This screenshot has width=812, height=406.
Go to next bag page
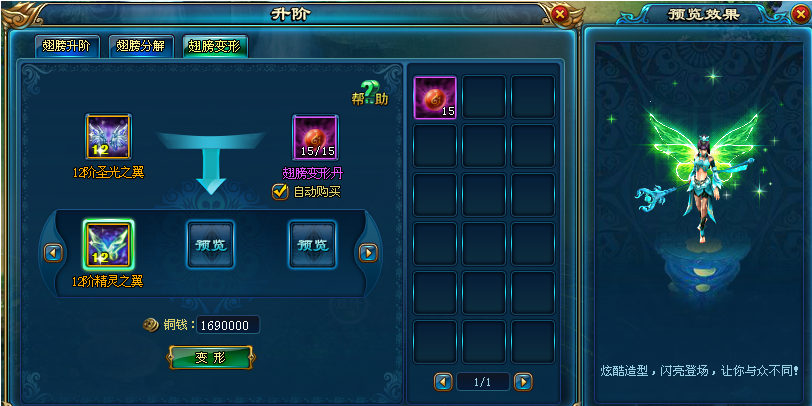[x=523, y=381]
